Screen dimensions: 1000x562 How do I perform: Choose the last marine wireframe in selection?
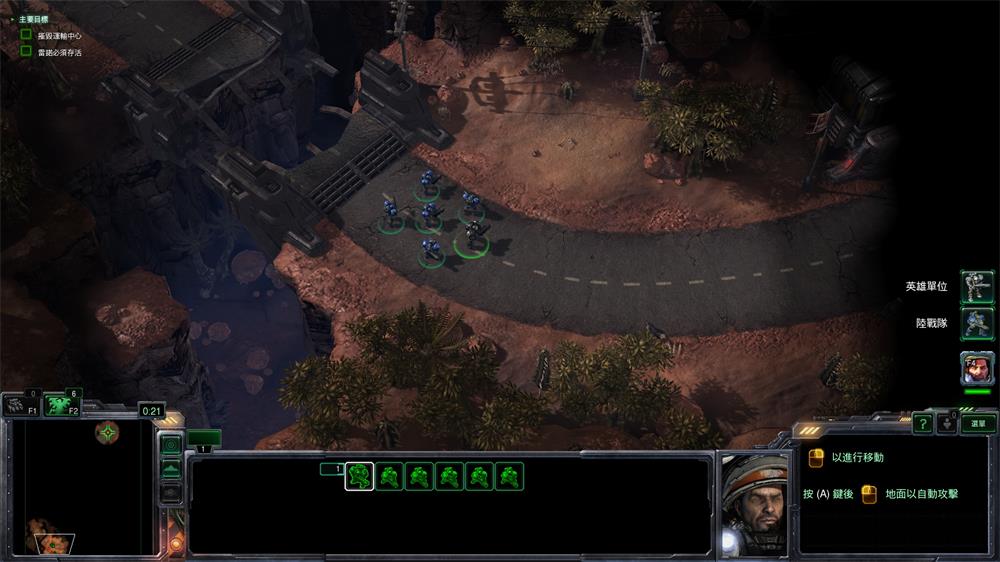pos(510,477)
